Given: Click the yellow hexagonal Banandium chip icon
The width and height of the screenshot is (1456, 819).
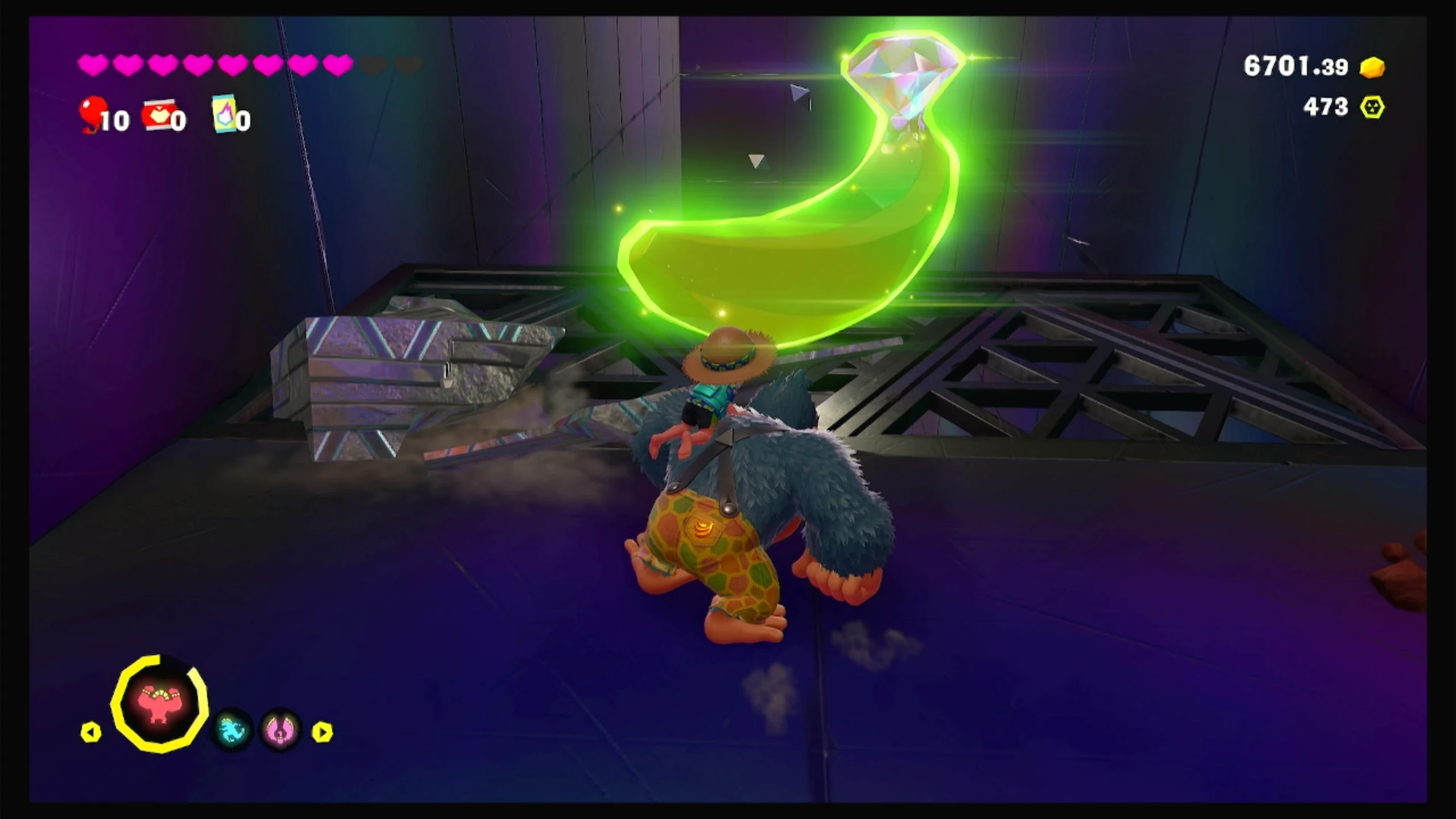Looking at the screenshot, I should [1372, 107].
